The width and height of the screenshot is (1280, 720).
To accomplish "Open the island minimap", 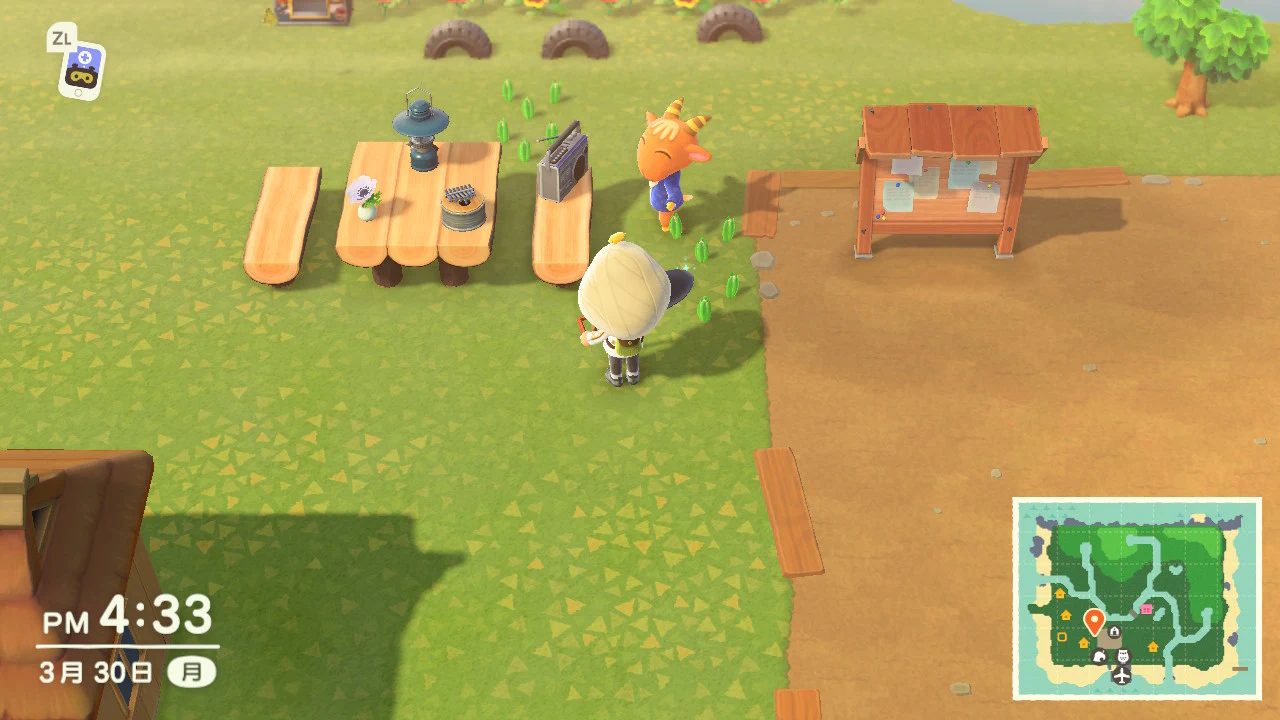I will click(x=1137, y=598).
